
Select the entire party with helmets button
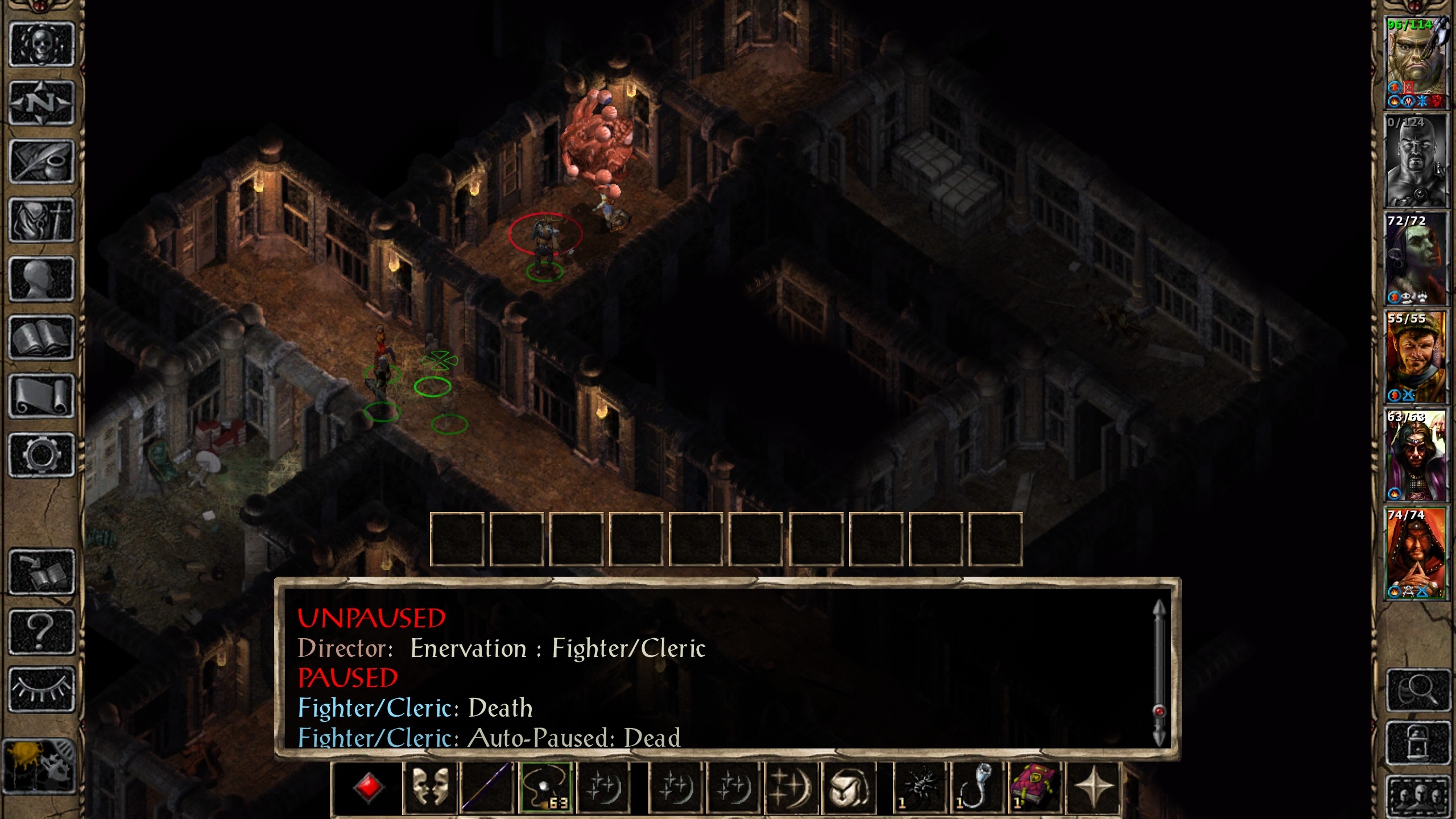click(1417, 796)
